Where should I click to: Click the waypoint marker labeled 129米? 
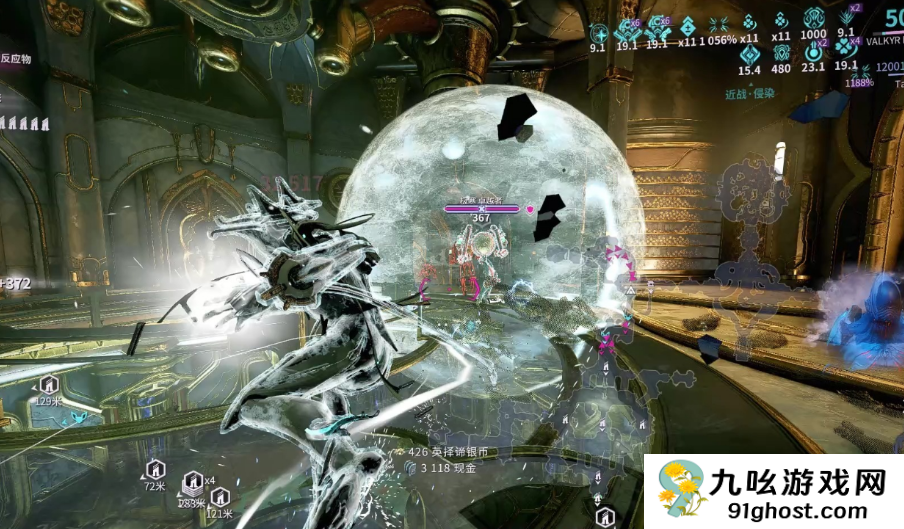coord(47,384)
